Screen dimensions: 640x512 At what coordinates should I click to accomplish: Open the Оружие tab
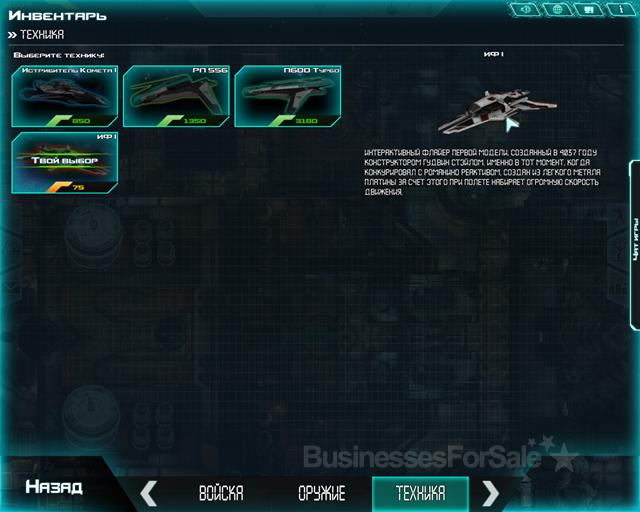click(x=322, y=493)
